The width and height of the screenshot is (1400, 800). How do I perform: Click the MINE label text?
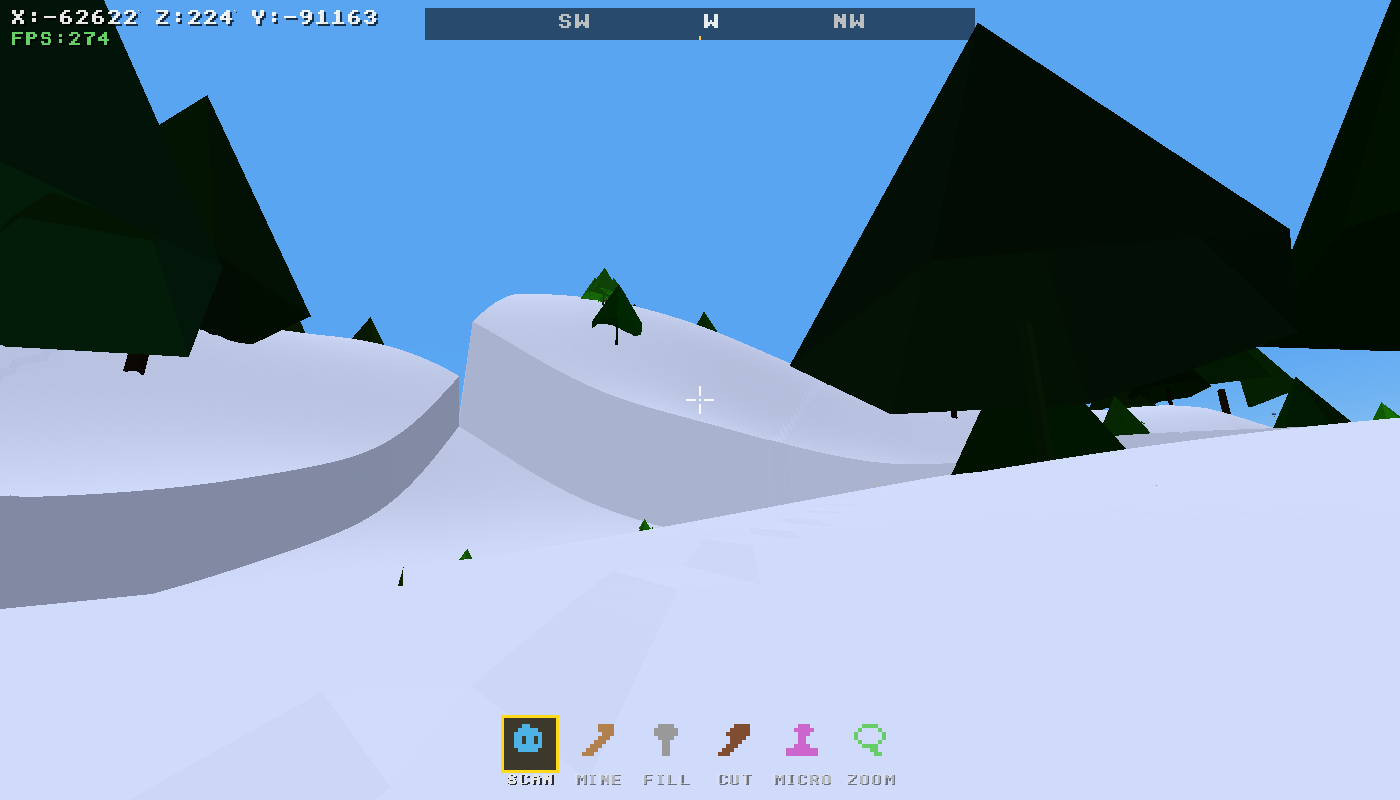[x=597, y=781]
